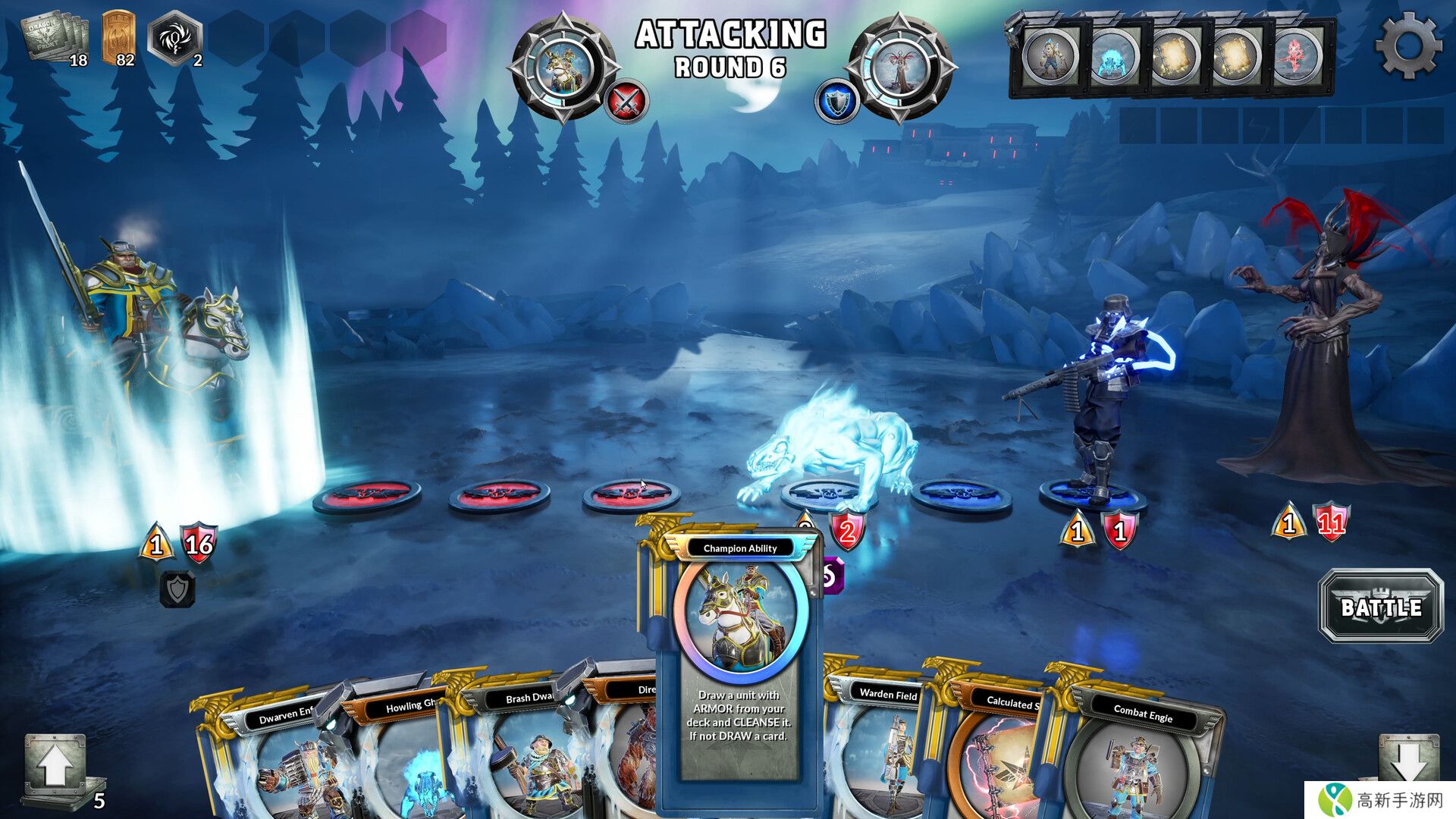Click the bronze shield card counter

(x=118, y=38)
